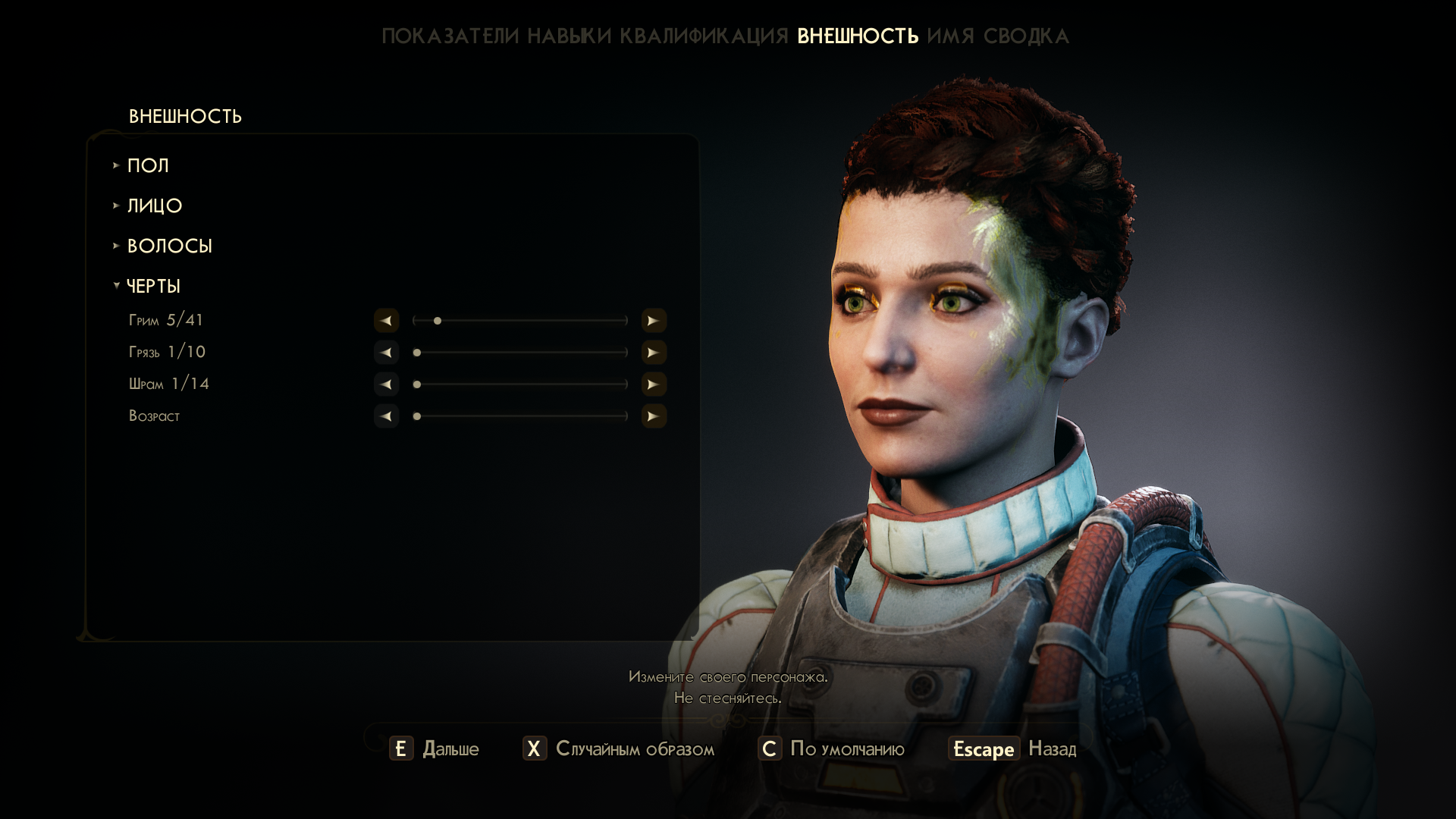The image size is (1456, 819).
Task: Randomize appearance with Случайным образом
Action: point(619,749)
